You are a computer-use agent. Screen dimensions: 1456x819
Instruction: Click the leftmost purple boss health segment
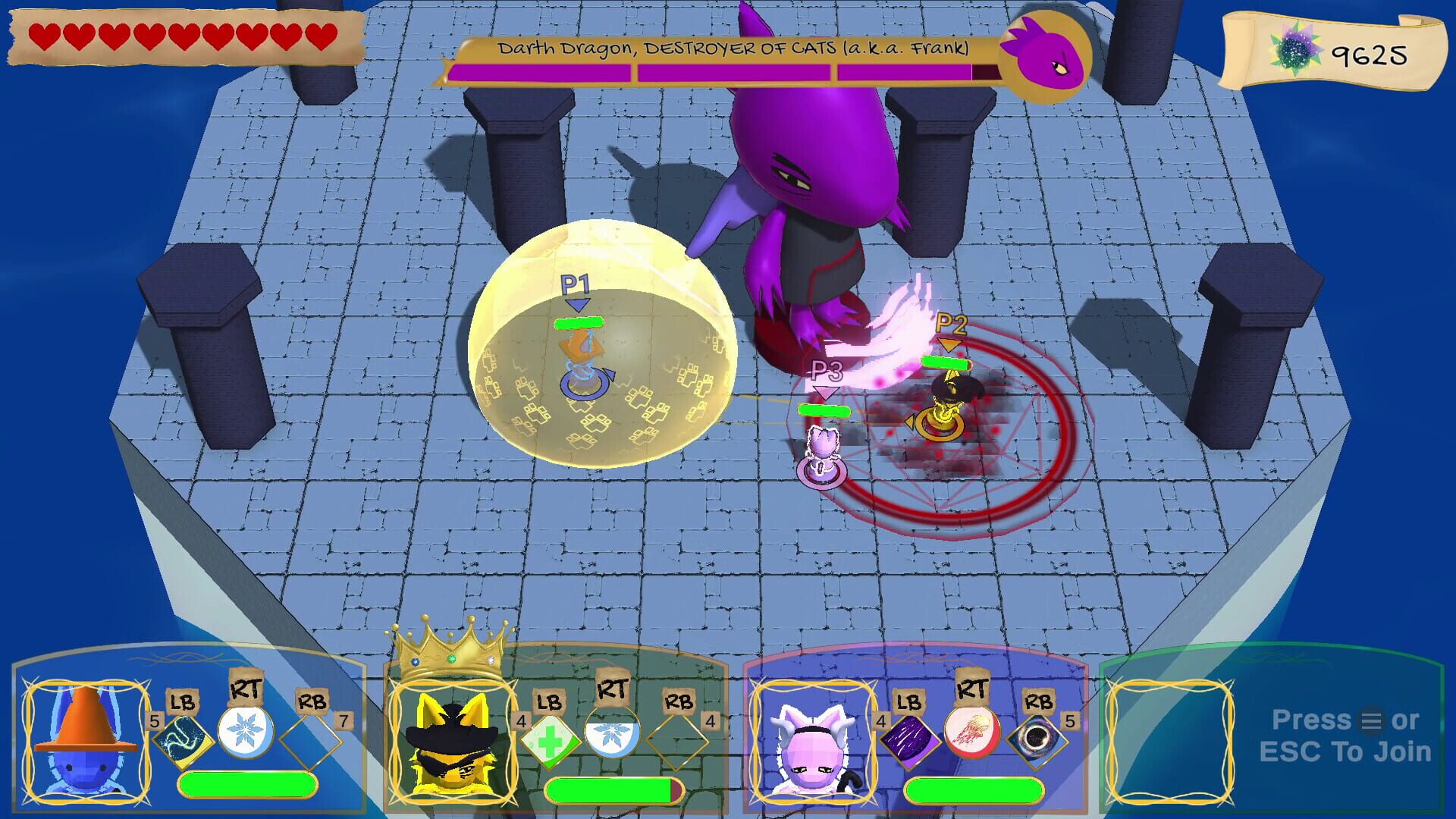point(538,73)
